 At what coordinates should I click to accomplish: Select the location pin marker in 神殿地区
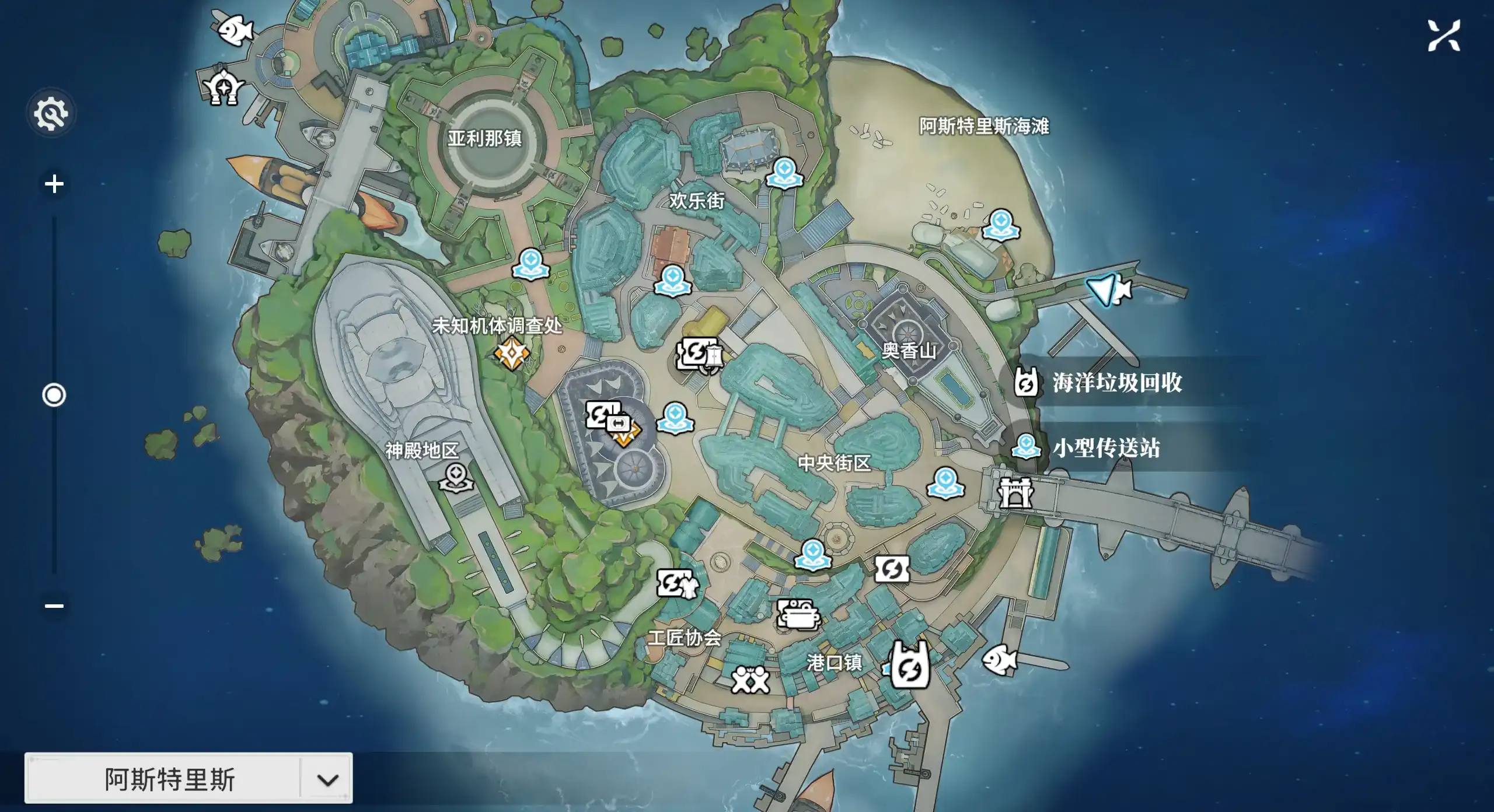click(456, 477)
